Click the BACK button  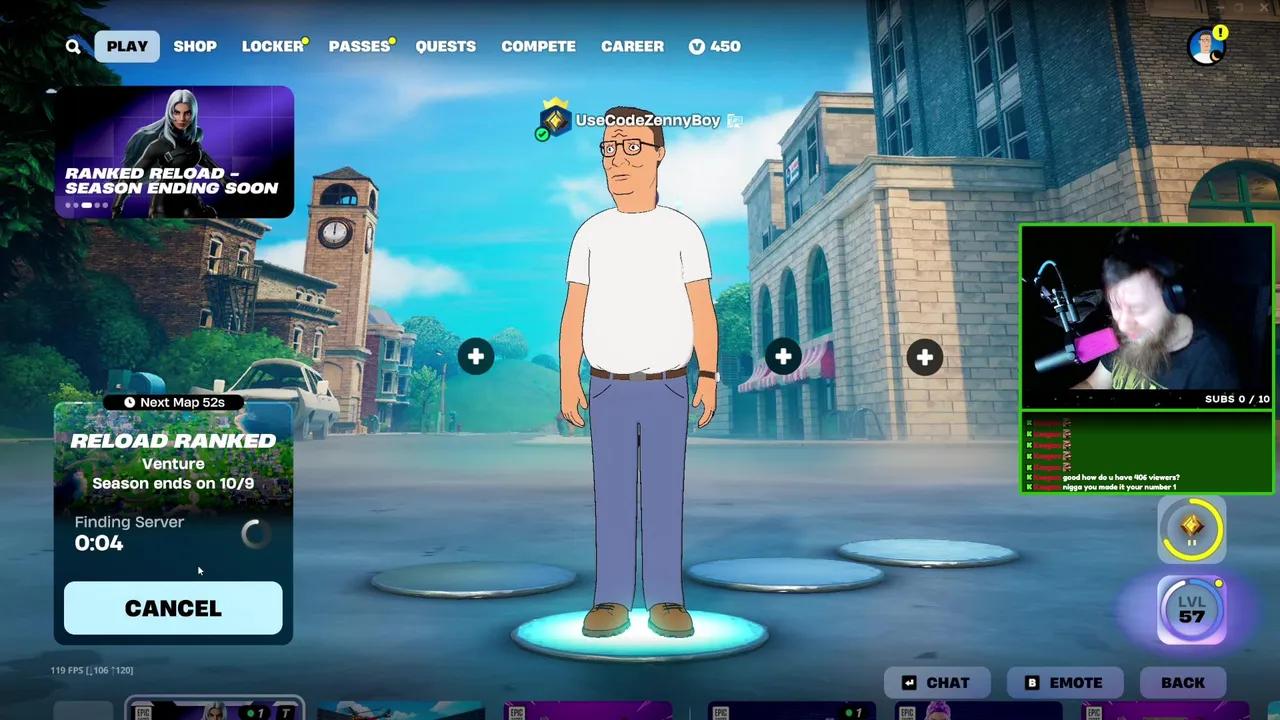[x=1183, y=682]
